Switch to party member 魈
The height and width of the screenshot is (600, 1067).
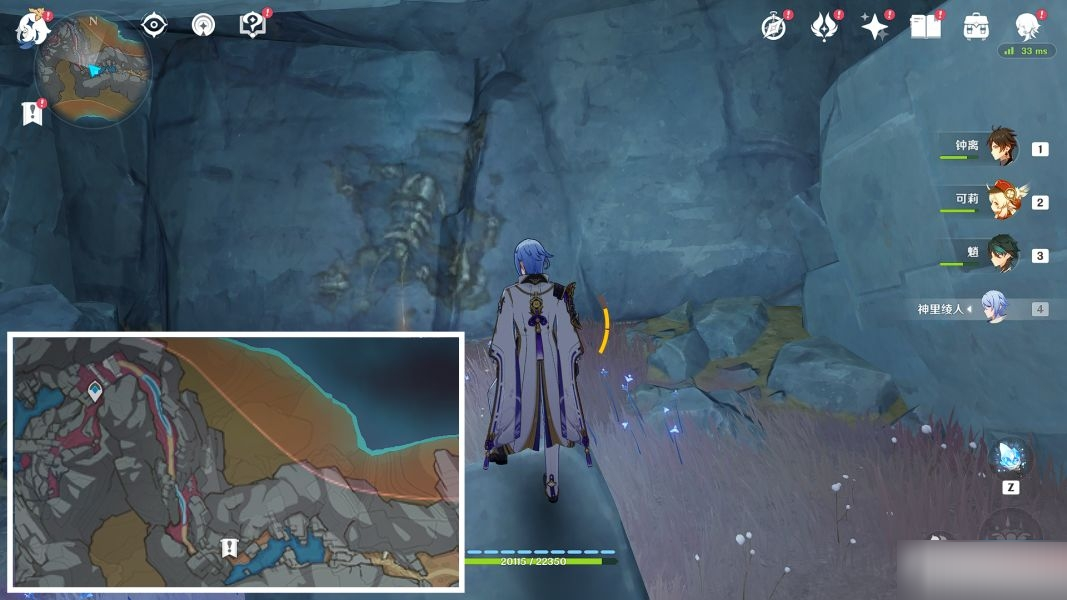click(x=1001, y=254)
